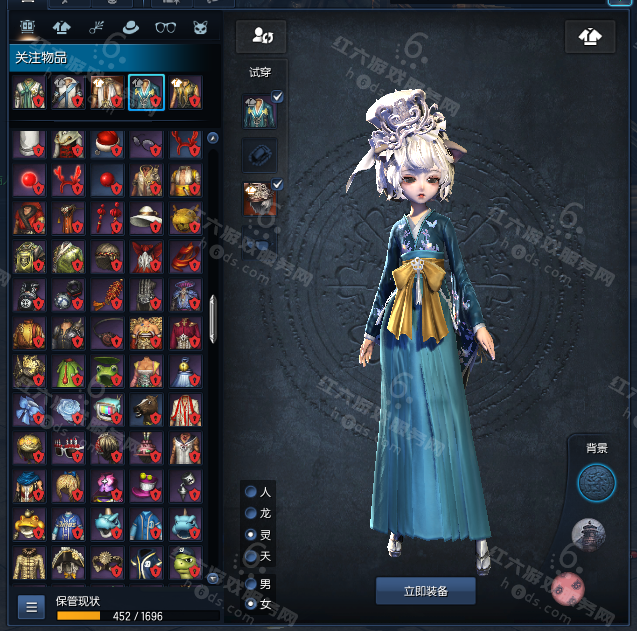Open the list menu beside 保管现状
Image resolution: width=637 pixels, height=631 pixels.
(32, 606)
